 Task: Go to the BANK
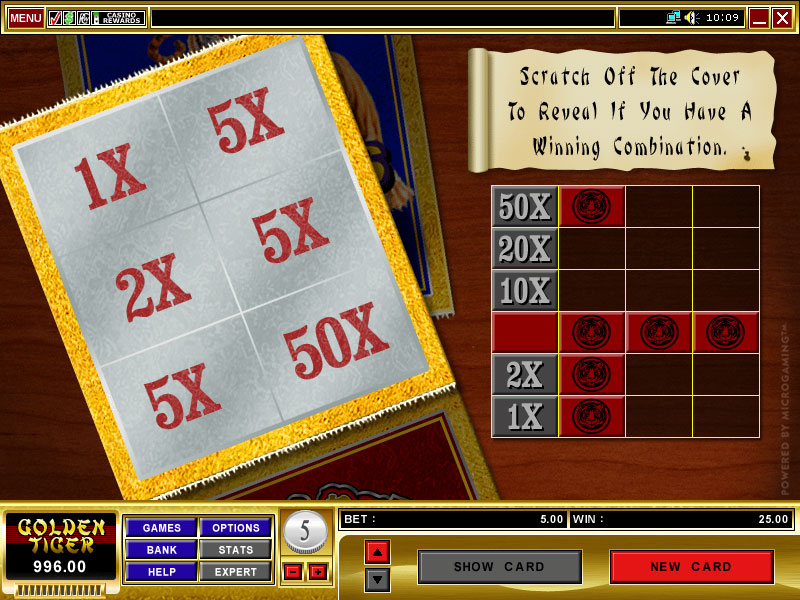coord(161,550)
